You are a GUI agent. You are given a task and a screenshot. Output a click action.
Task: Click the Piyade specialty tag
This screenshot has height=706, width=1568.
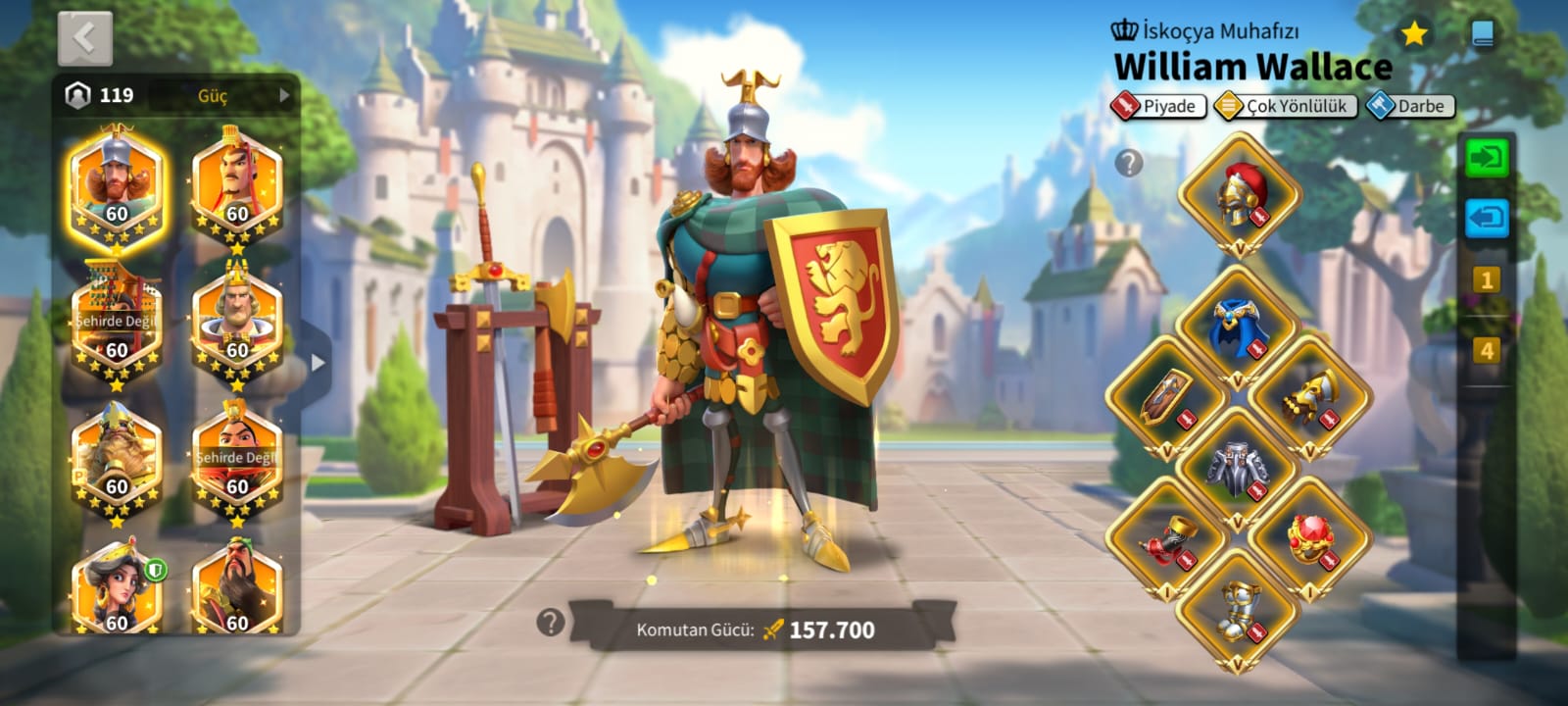pyautogui.click(x=1157, y=106)
